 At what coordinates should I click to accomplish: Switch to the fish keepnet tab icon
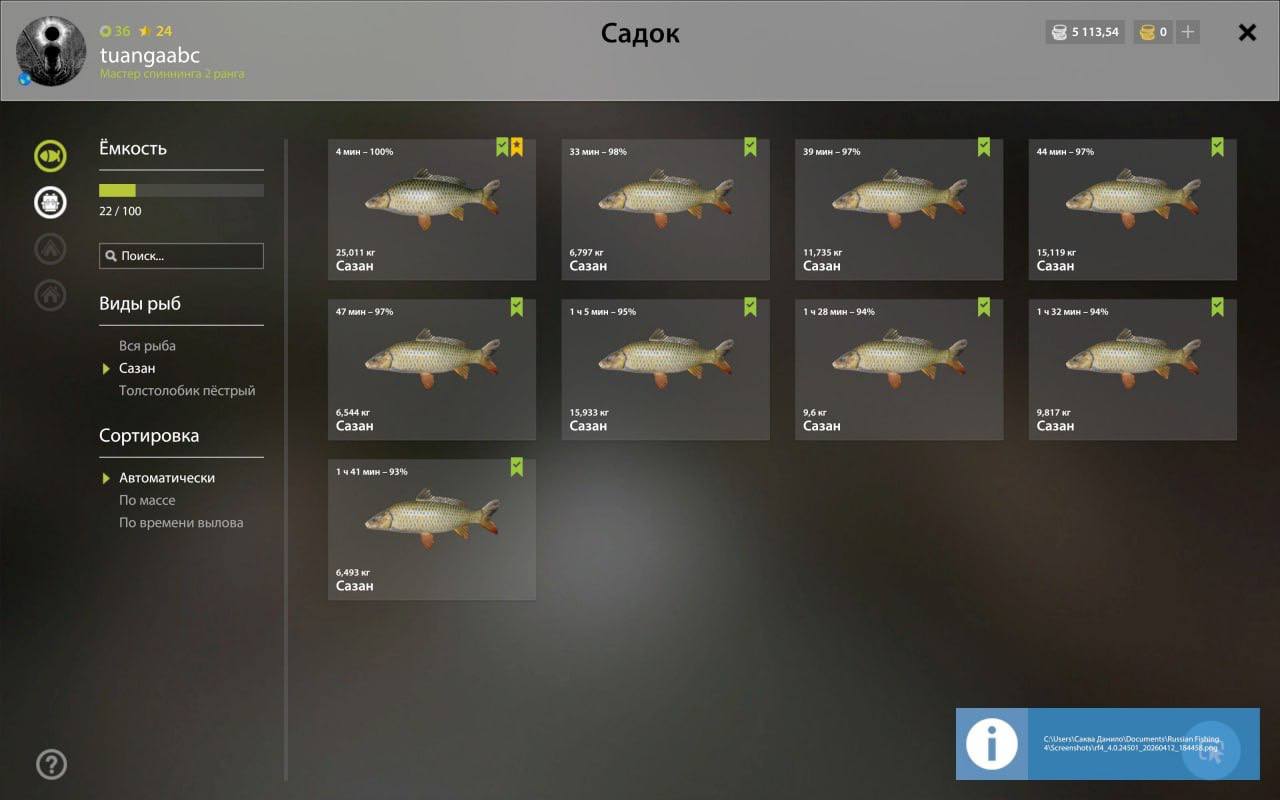pos(50,156)
